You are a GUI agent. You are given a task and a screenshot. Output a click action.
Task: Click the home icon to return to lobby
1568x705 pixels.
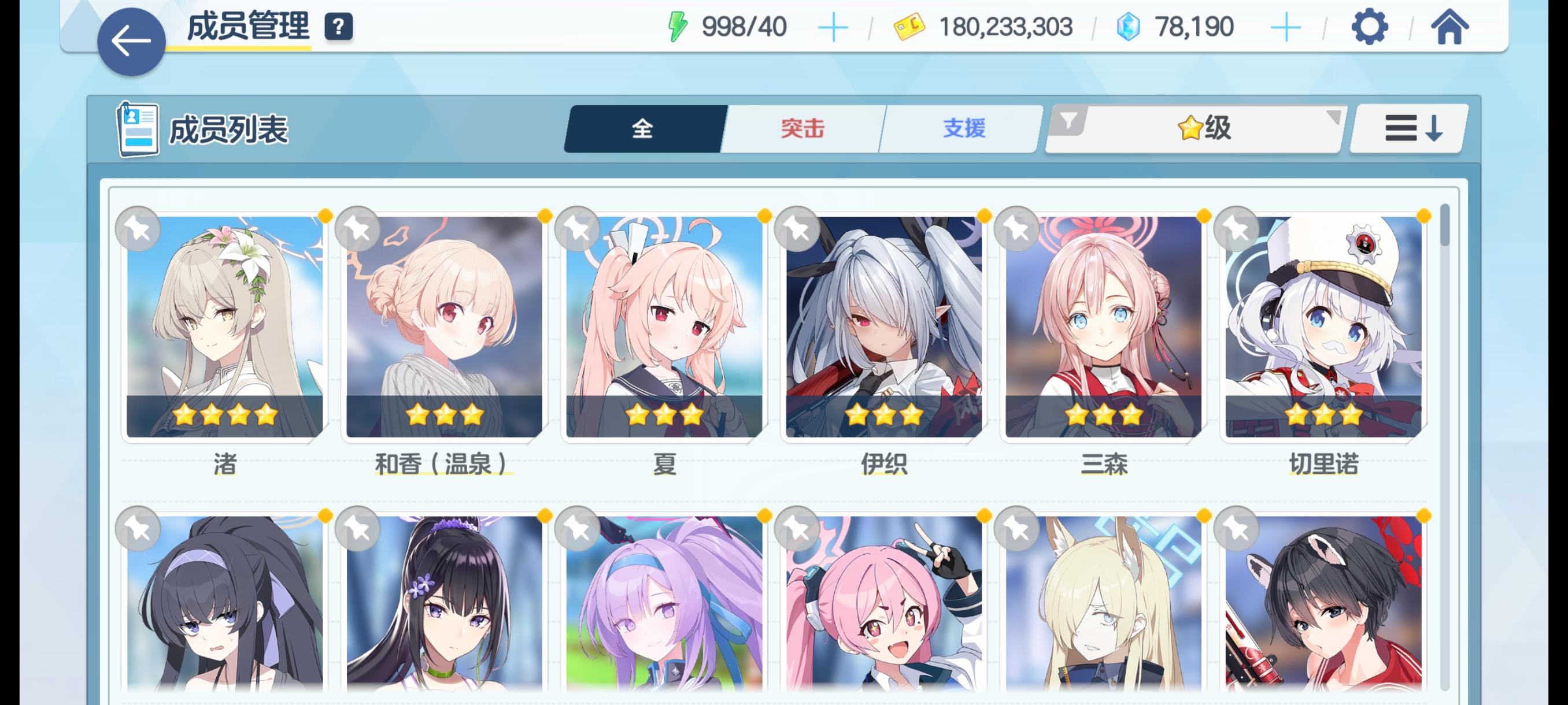(x=1451, y=27)
